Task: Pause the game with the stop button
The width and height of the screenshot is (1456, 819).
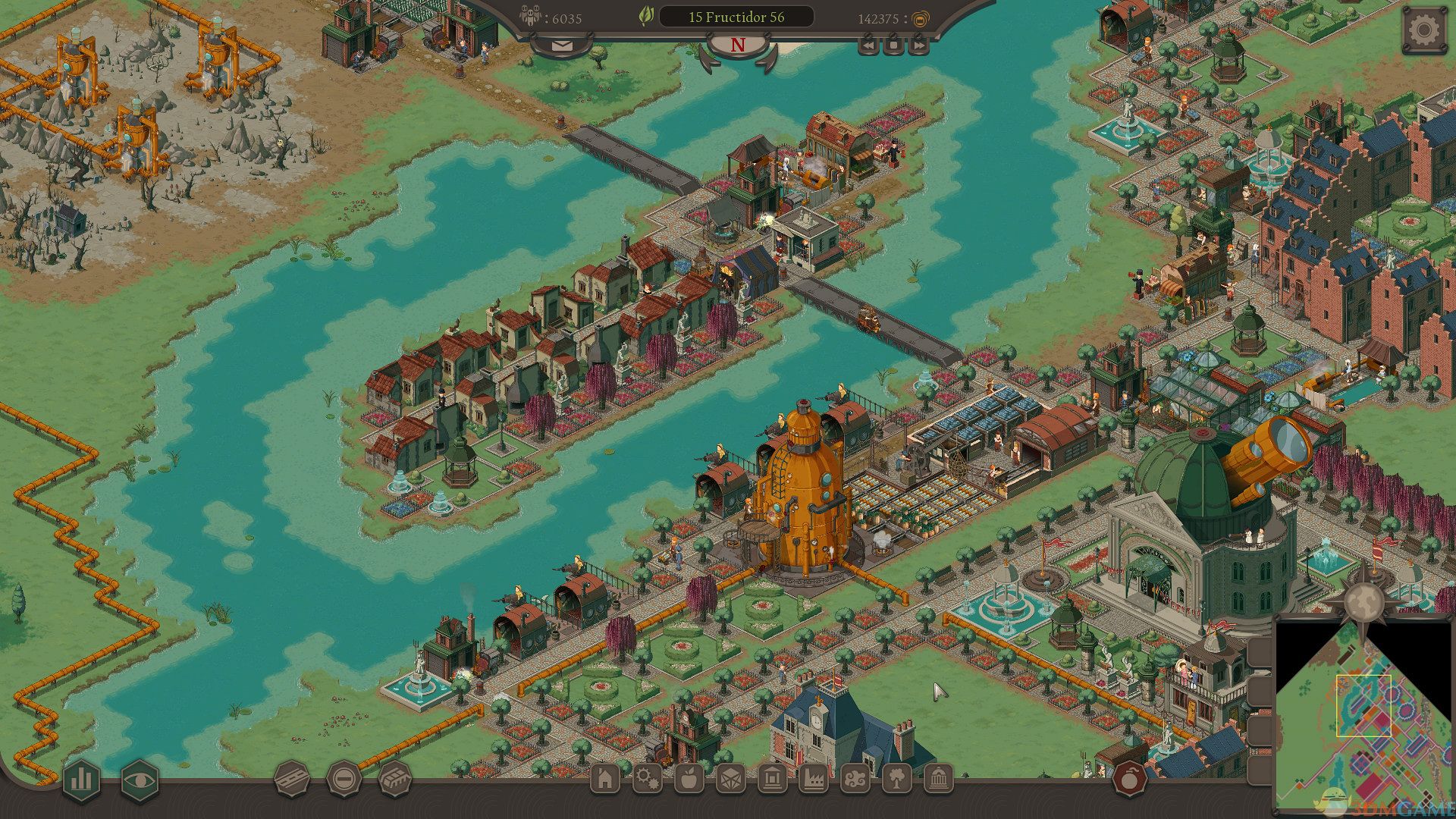Action: tap(893, 45)
